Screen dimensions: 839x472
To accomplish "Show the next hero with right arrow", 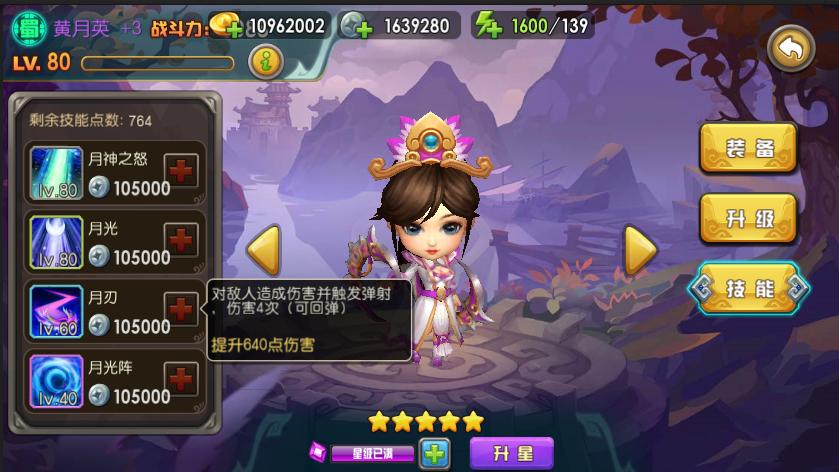I will 640,250.
